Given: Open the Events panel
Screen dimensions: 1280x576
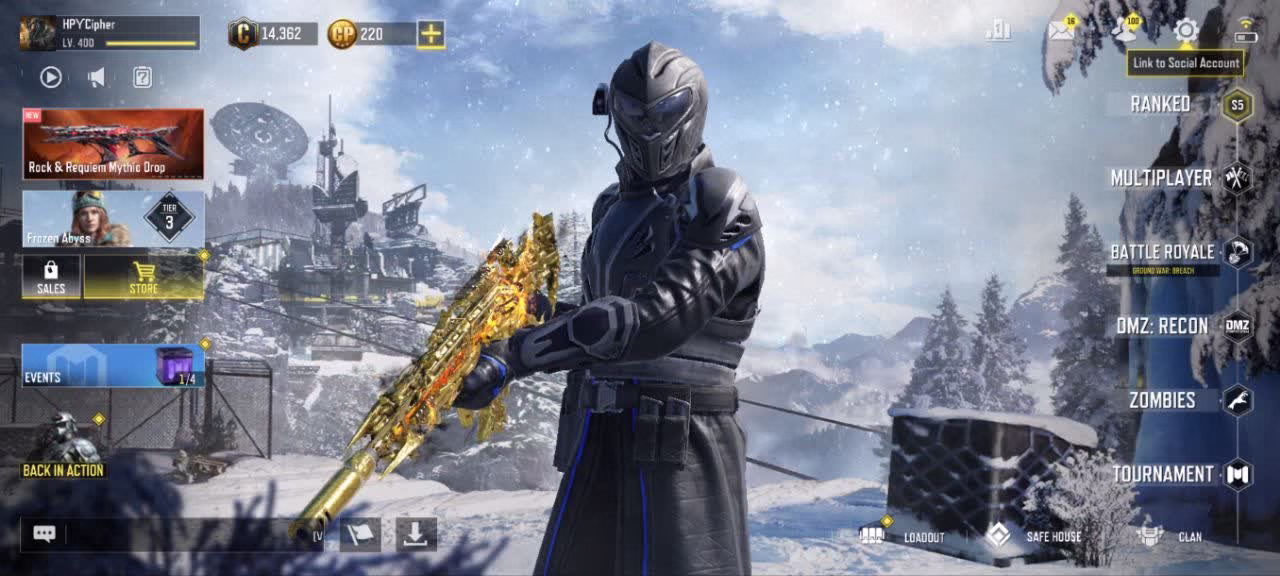Looking at the screenshot, I should pos(113,366).
